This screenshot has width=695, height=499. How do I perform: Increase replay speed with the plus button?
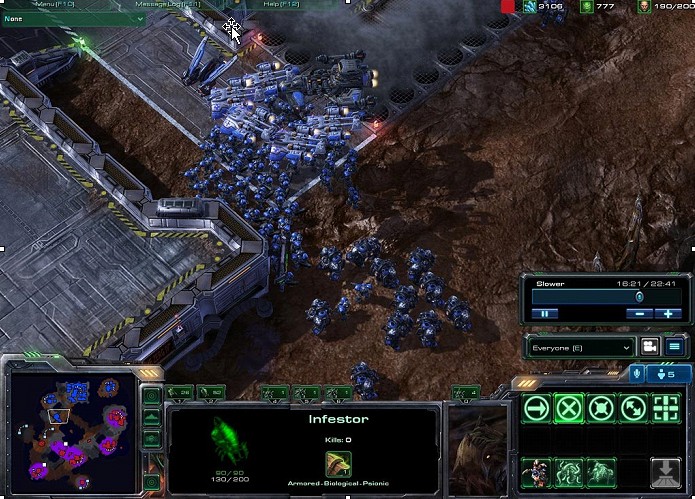click(x=668, y=313)
